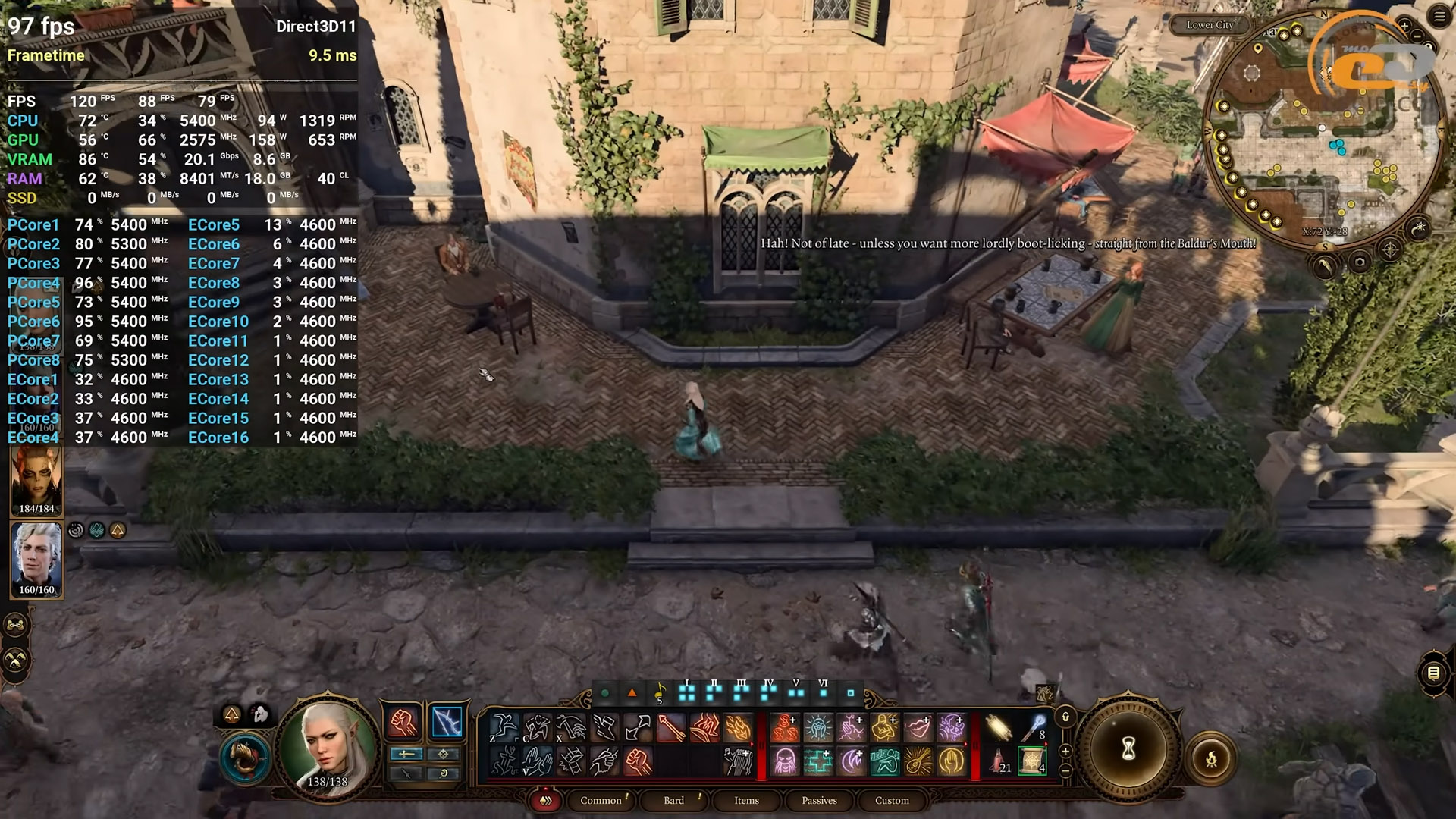1456x819 pixels.
Task: Open the Bard actions tab
Action: (x=673, y=800)
